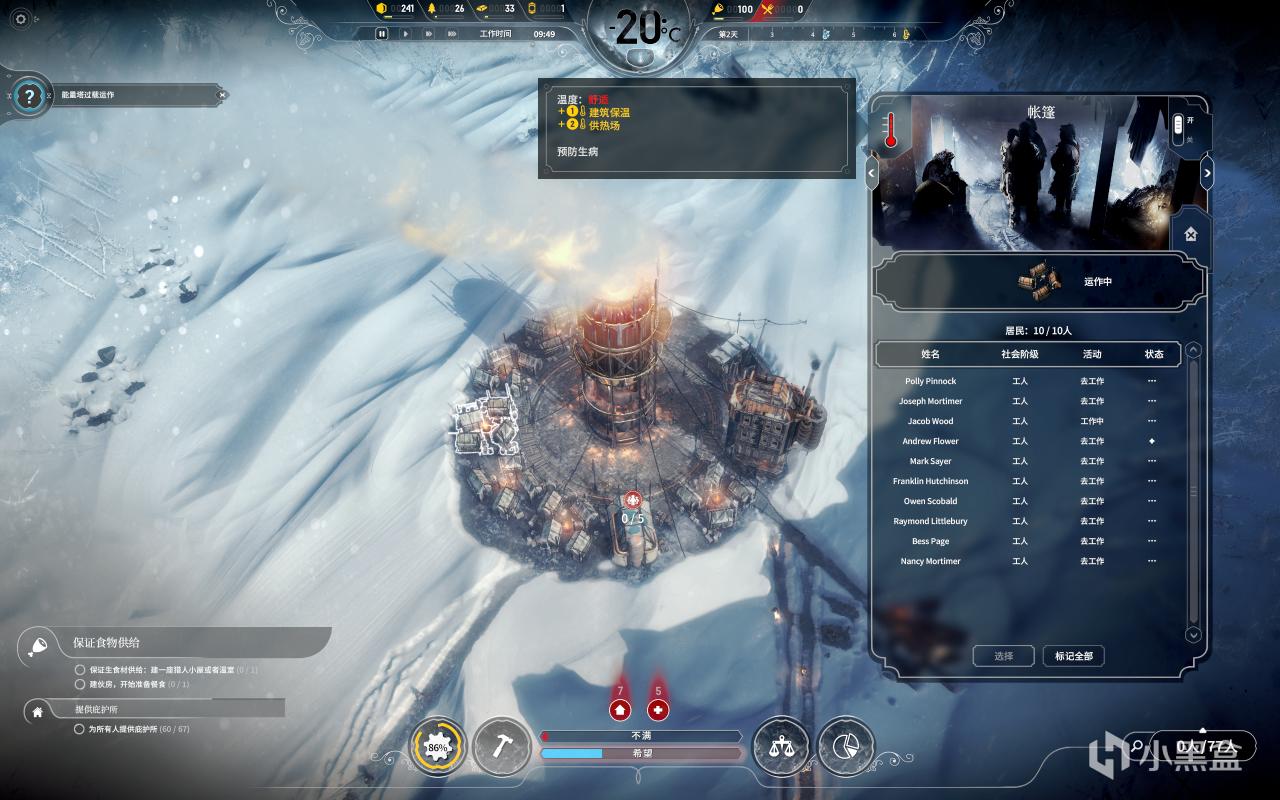Screen dimensions: 1280x800
Task: Click the 标记全部 (mark all) button
Action: (1073, 656)
